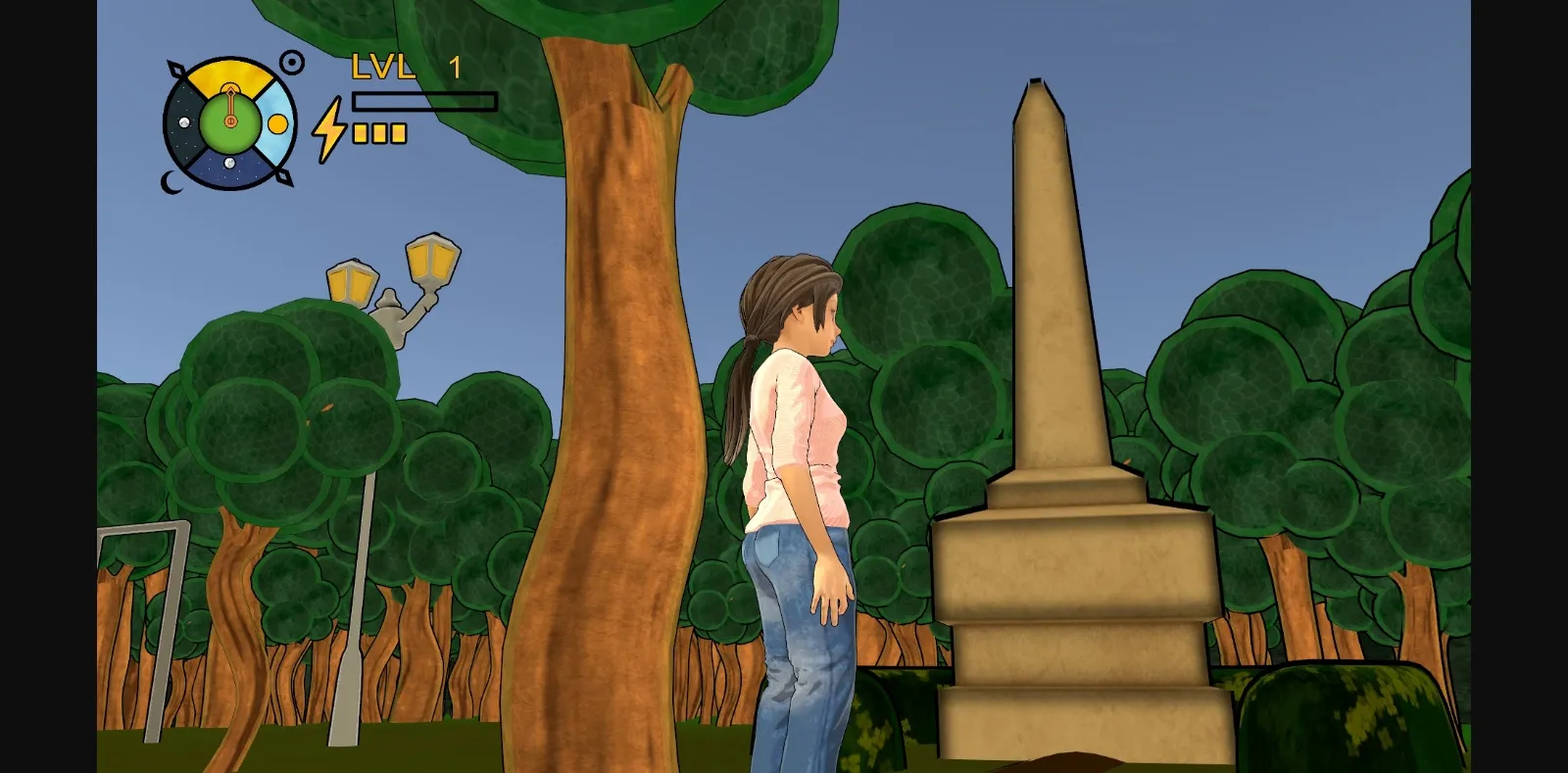The width and height of the screenshot is (1568, 773).
Task: Click the diamond marker at the dial's bottom right
Action: coord(283,177)
